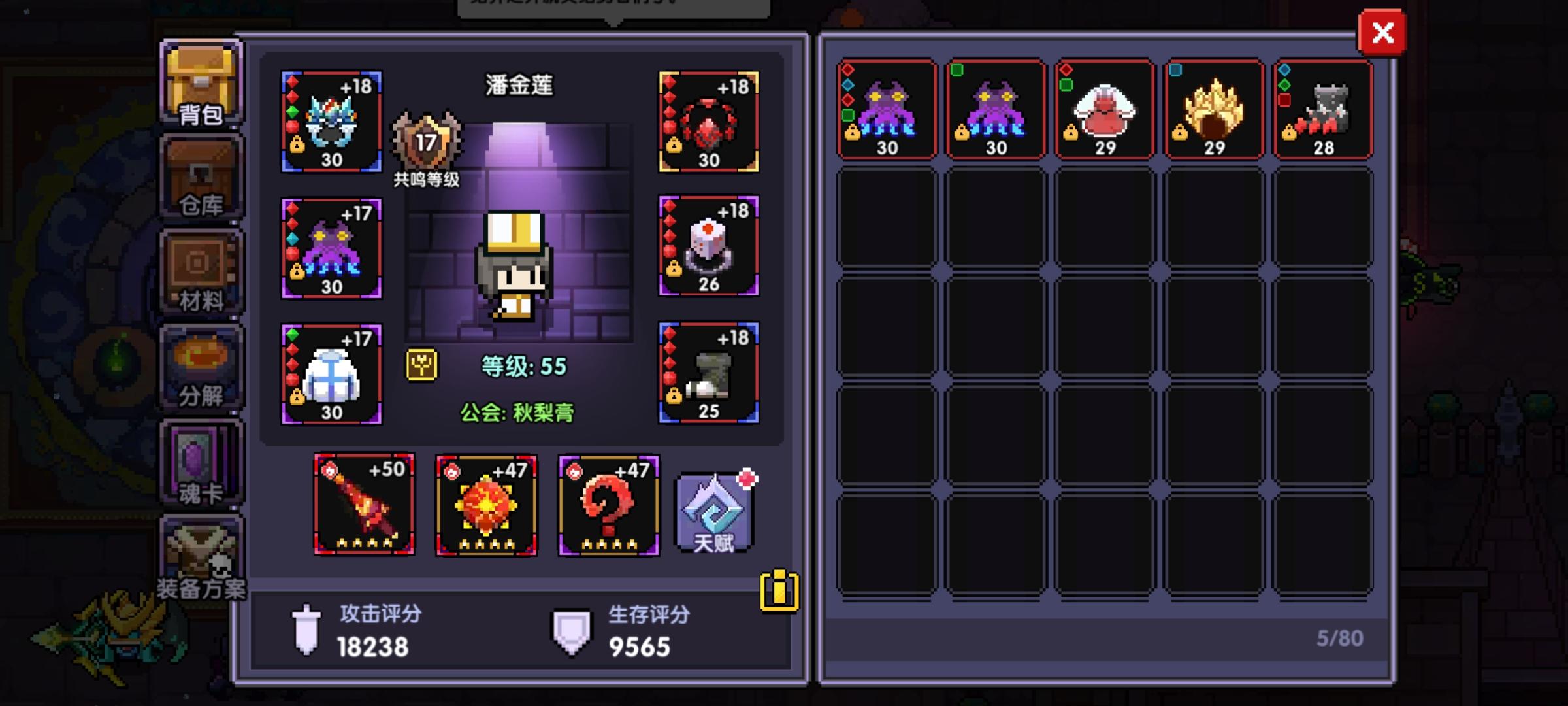The height and width of the screenshot is (706, 1568).
Task: Select the +50 flame staff weapon icon
Action: pyautogui.click(x=365, y=505)
